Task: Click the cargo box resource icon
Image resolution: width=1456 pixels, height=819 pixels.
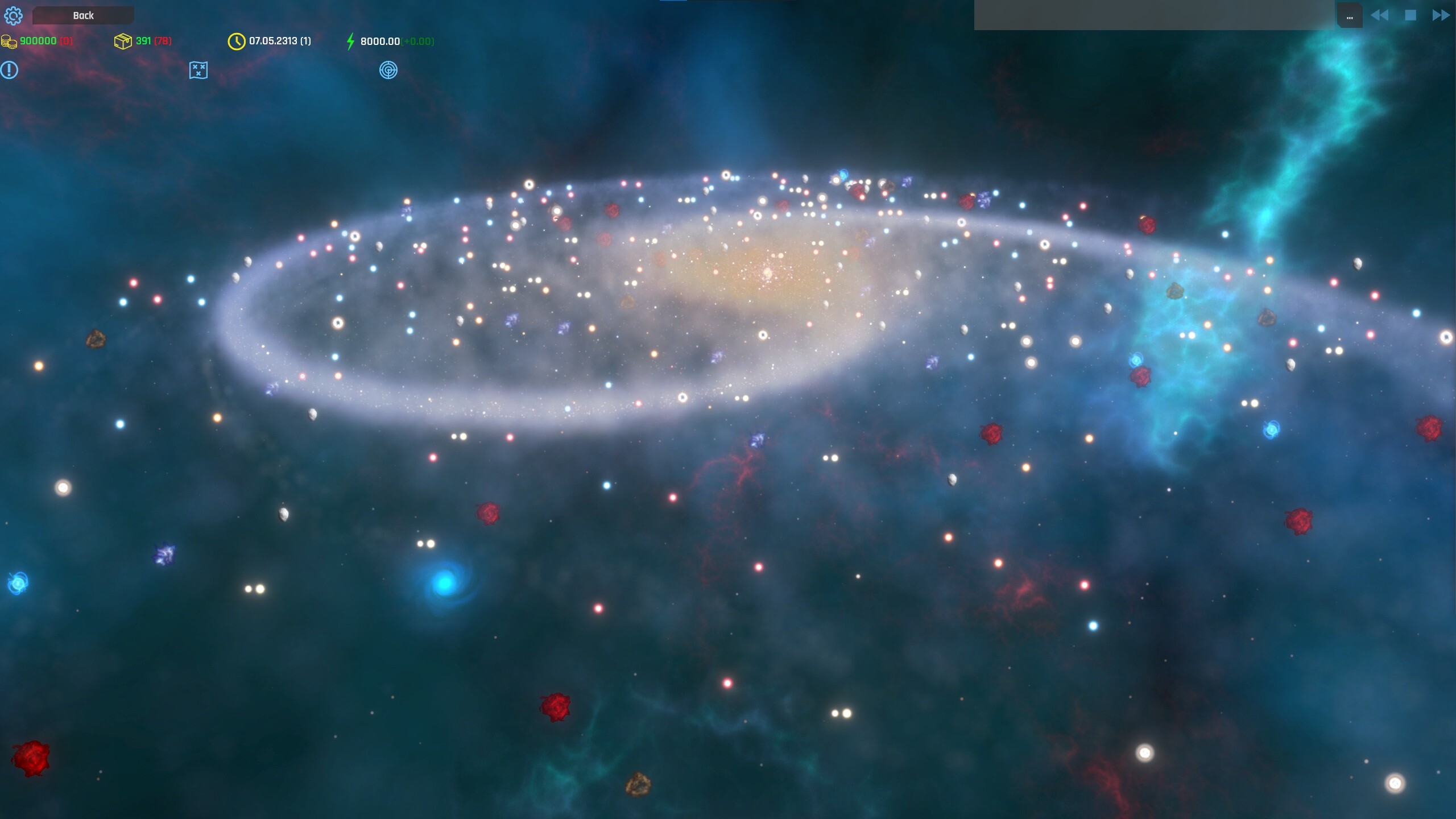Action: 123,41
